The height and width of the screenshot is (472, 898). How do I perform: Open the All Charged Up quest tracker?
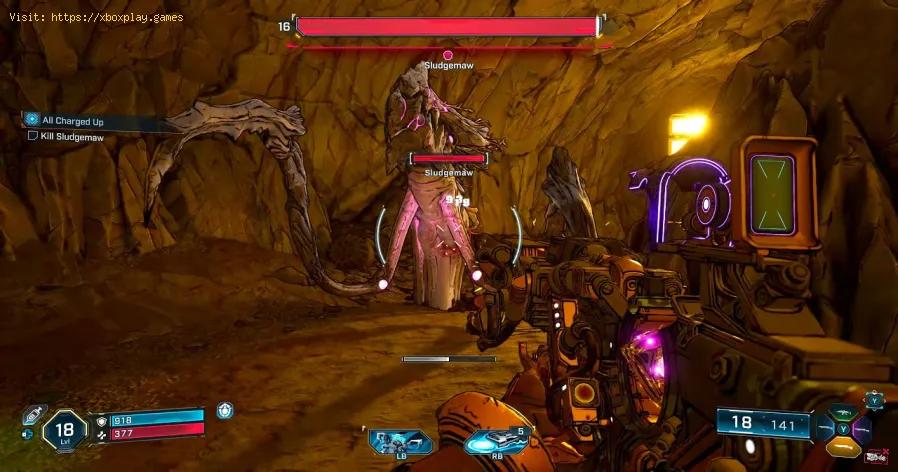[72, 121]
